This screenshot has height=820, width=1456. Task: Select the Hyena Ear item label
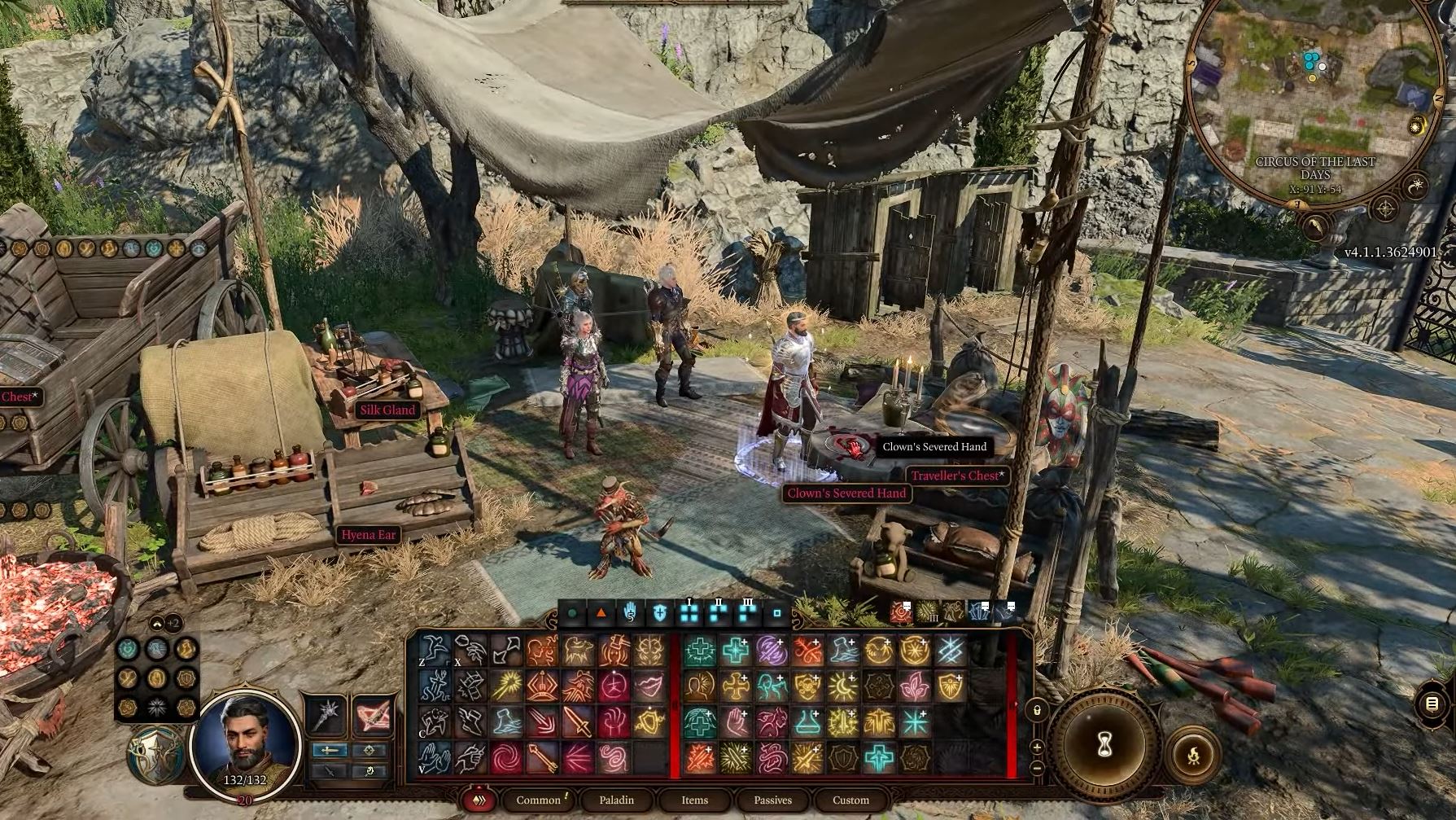[x=368, y=534]
